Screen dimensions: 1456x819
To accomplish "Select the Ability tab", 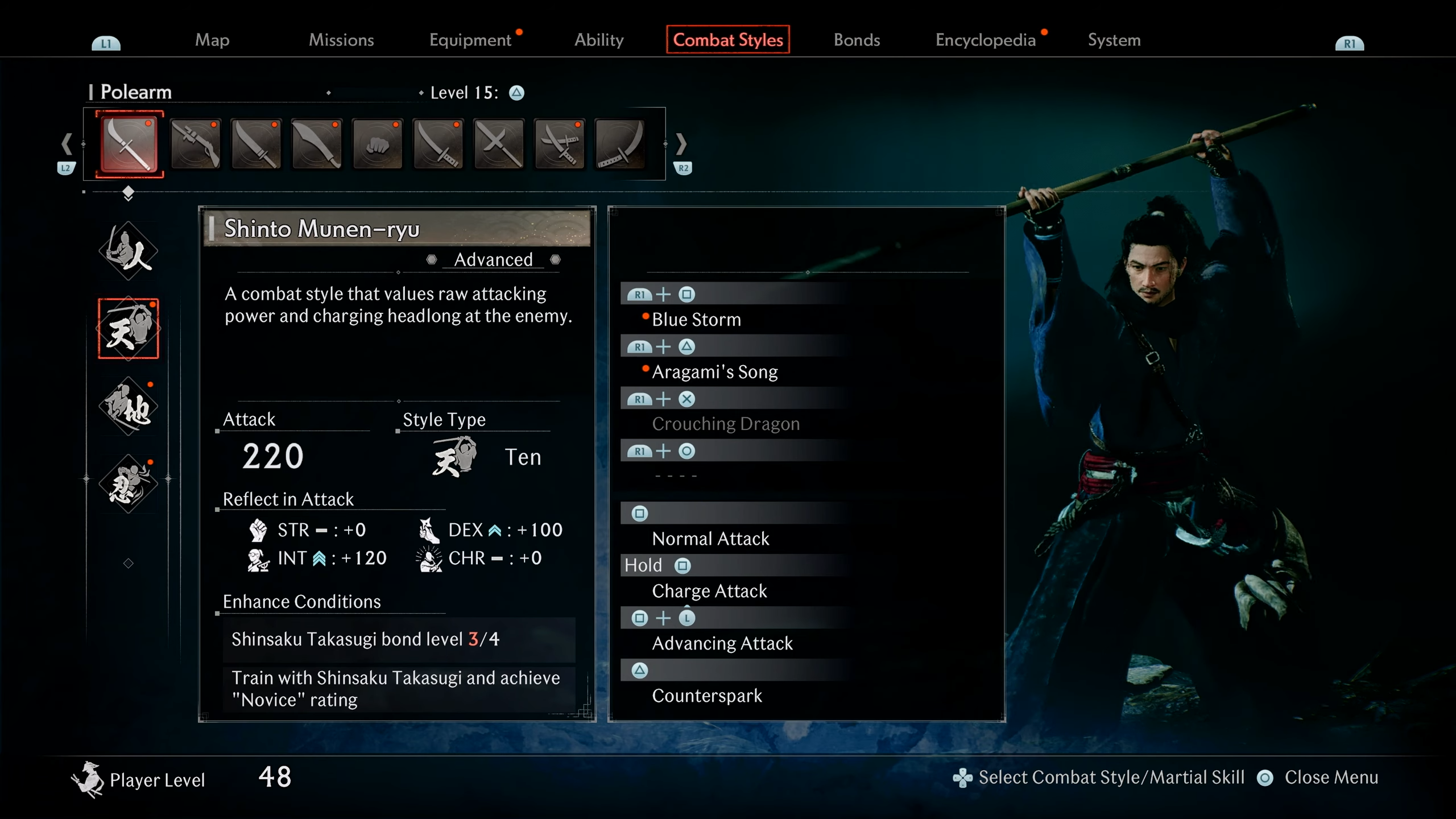I will [599, 40].
